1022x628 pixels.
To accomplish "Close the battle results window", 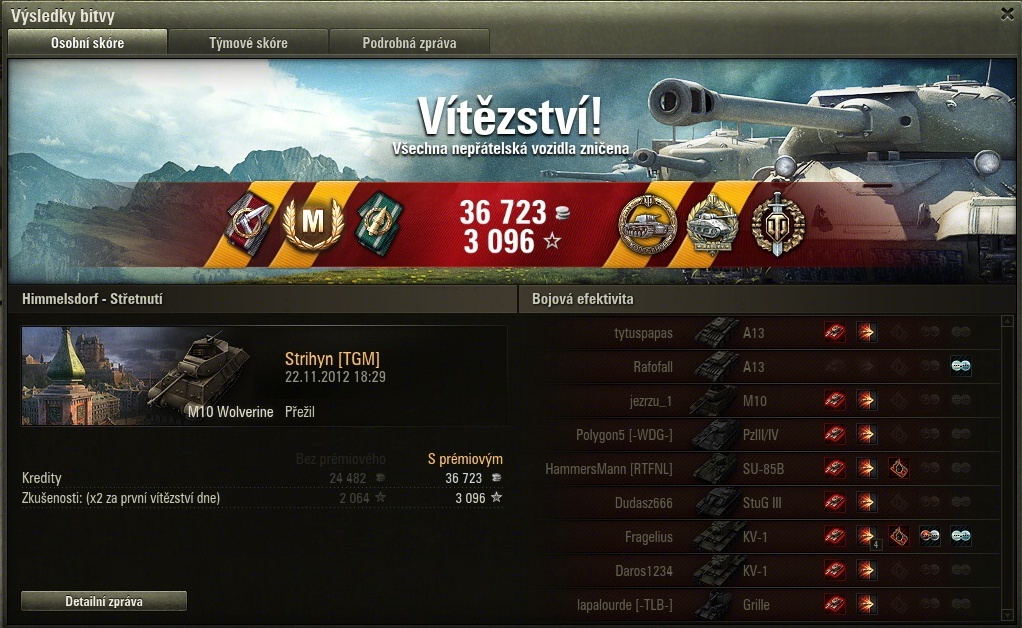I will (1007, 14).
